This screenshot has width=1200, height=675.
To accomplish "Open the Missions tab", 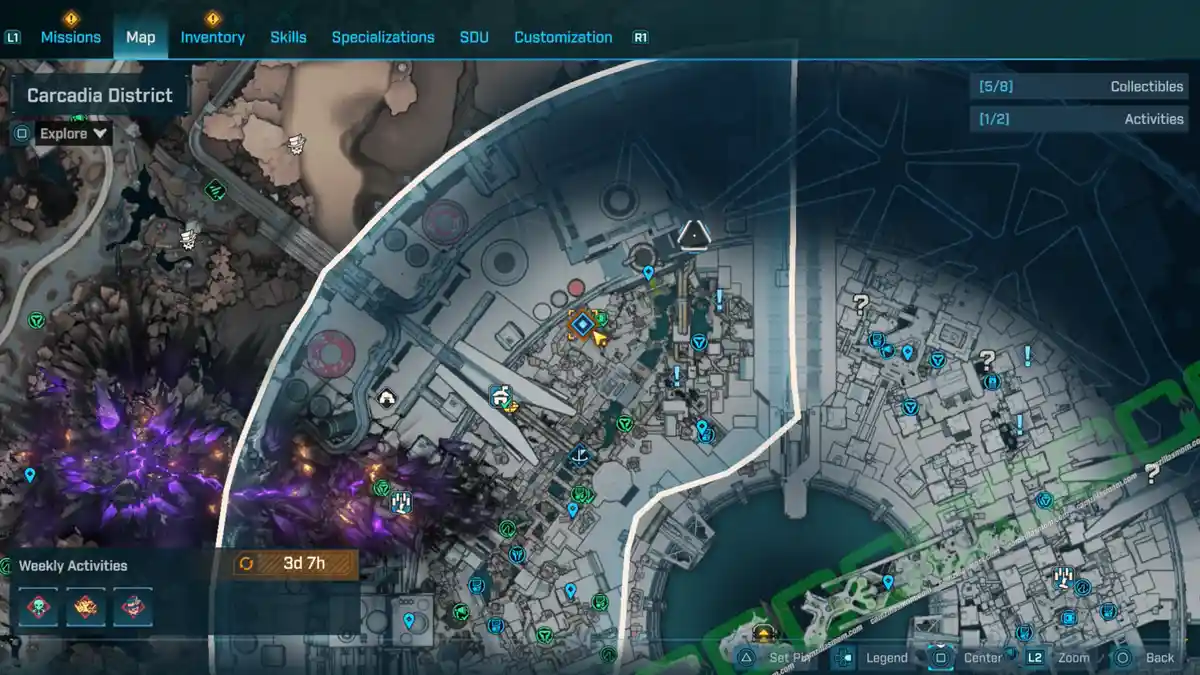I will point(70,37).
